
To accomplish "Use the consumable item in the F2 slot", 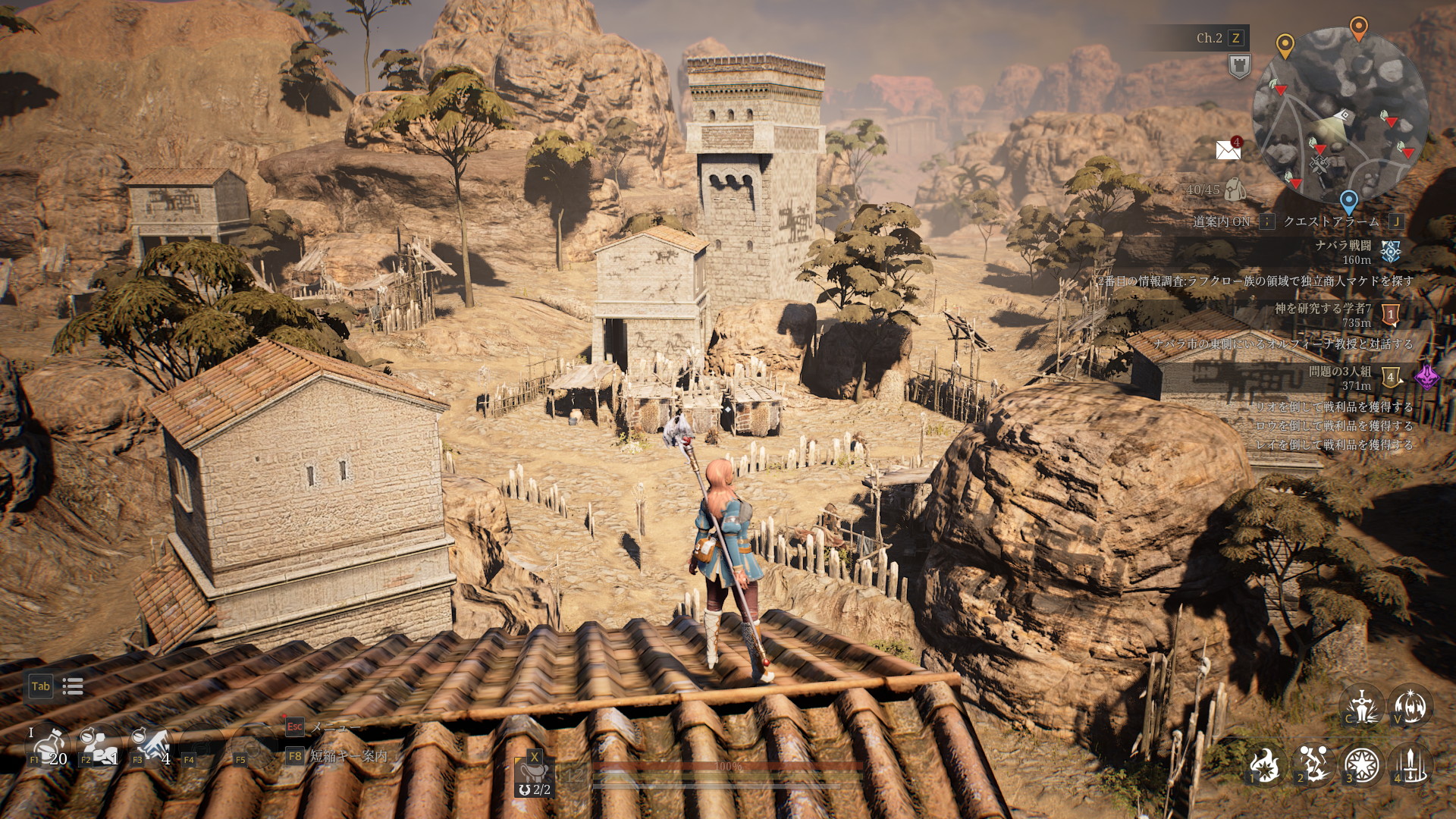I will (x=100, y=745).
